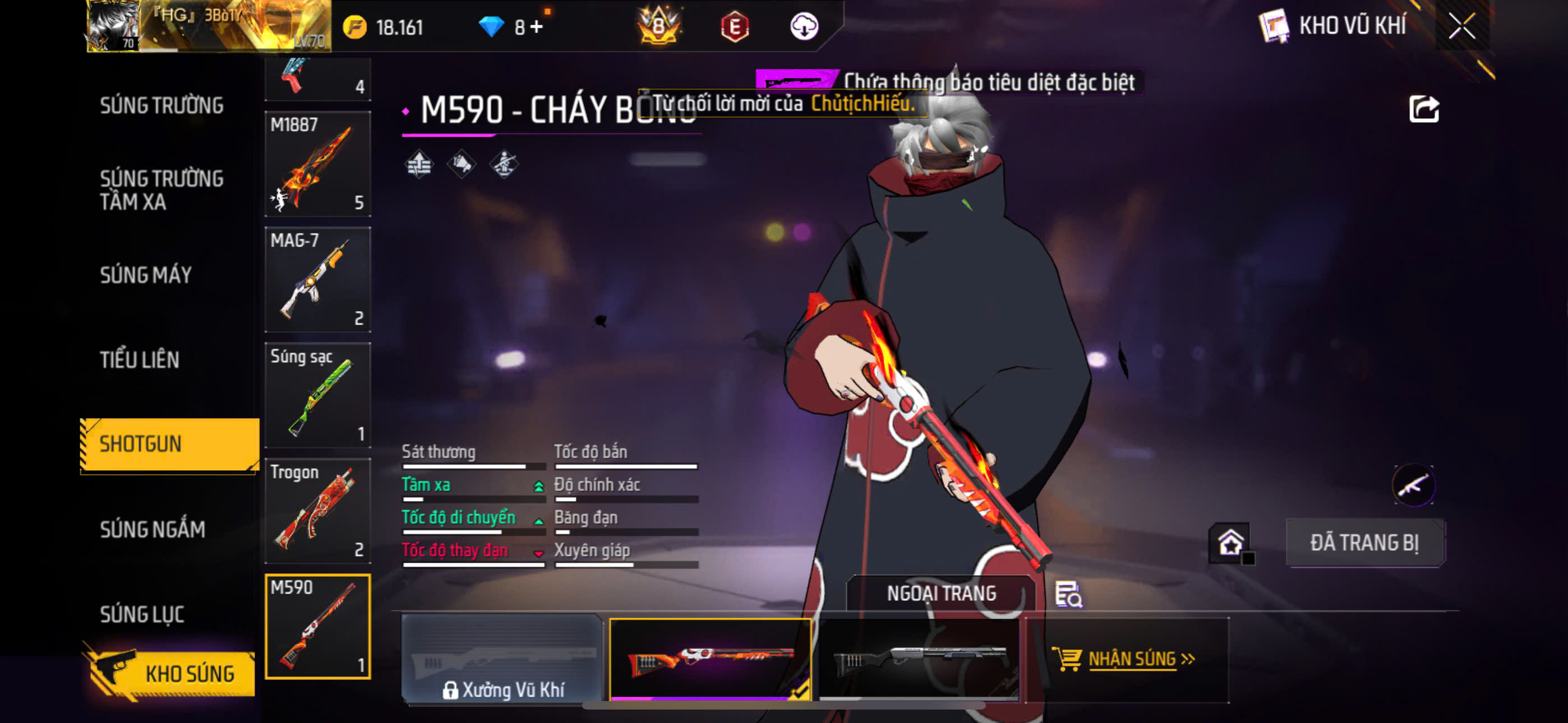Add diamonds with the plus button
The height and width of the screenshot is (723, 1568).
pos(537,27)
